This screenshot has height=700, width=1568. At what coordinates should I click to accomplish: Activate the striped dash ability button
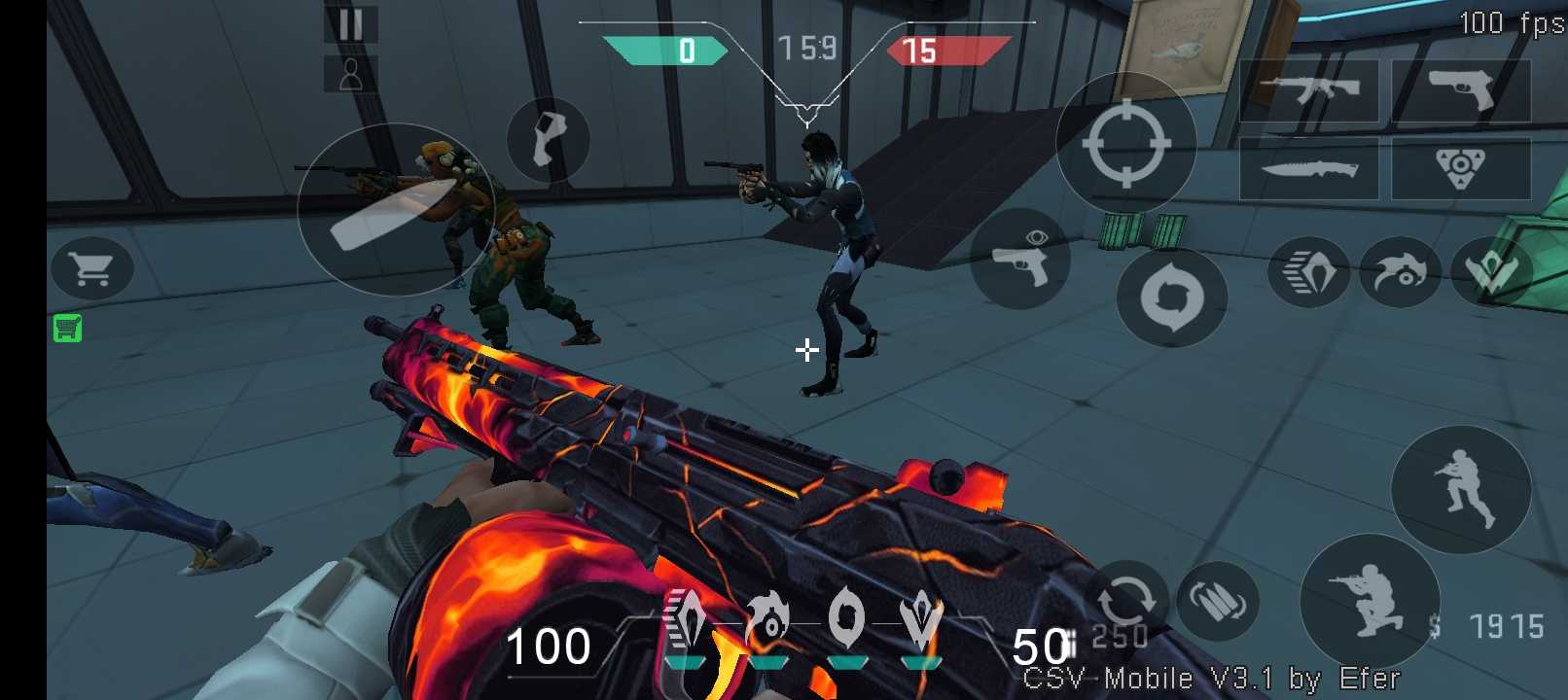1308,273
